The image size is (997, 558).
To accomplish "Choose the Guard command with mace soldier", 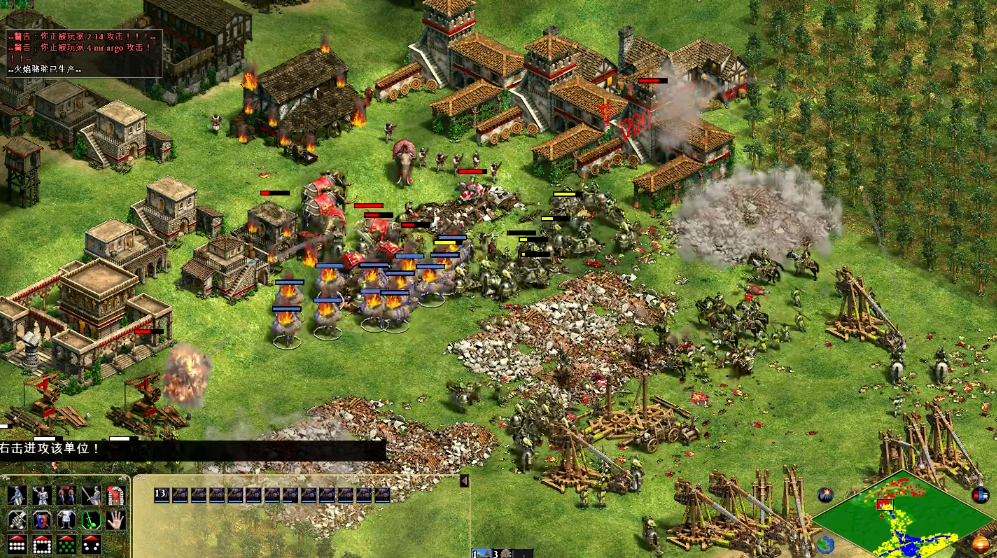I will tap(41, 495).
